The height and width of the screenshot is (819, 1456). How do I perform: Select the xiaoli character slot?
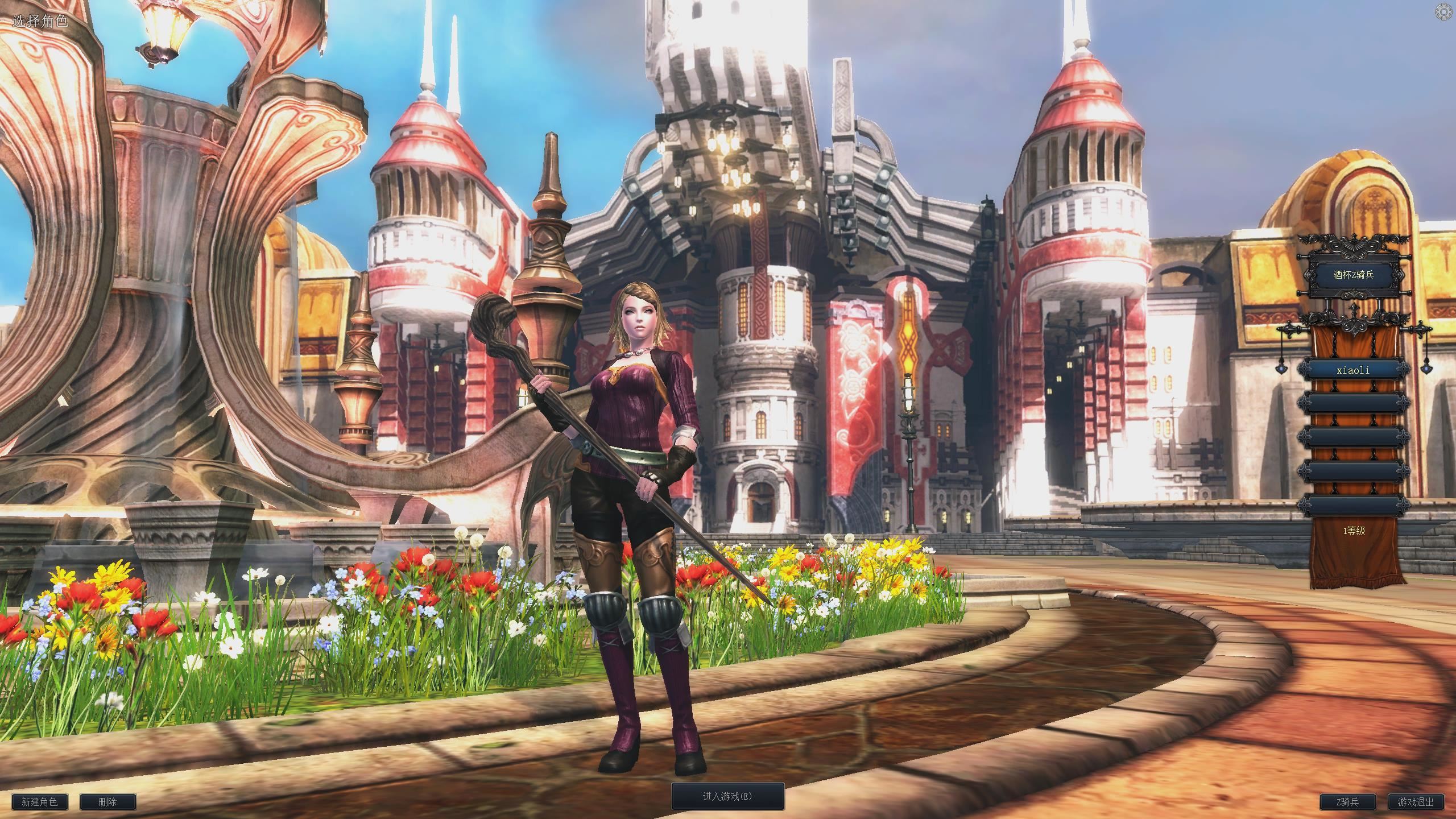coord(1353,370)
